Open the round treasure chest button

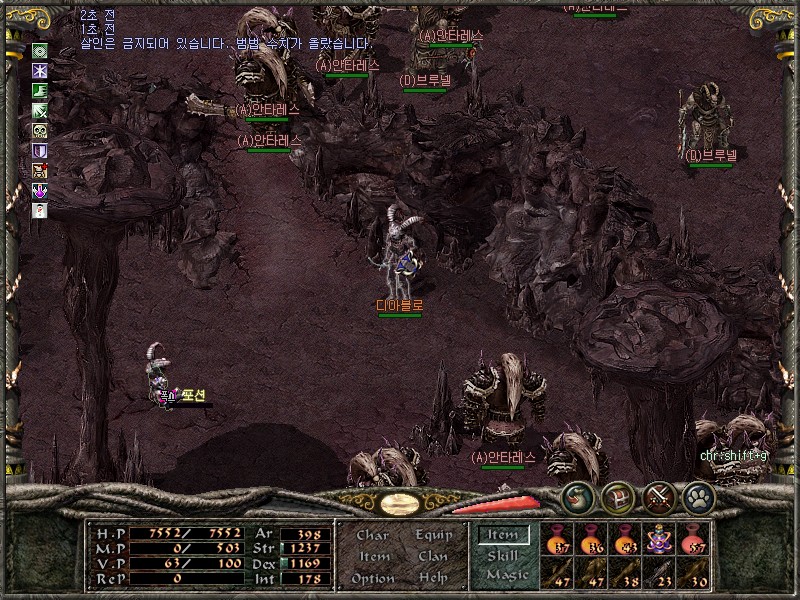click(618, 497)
